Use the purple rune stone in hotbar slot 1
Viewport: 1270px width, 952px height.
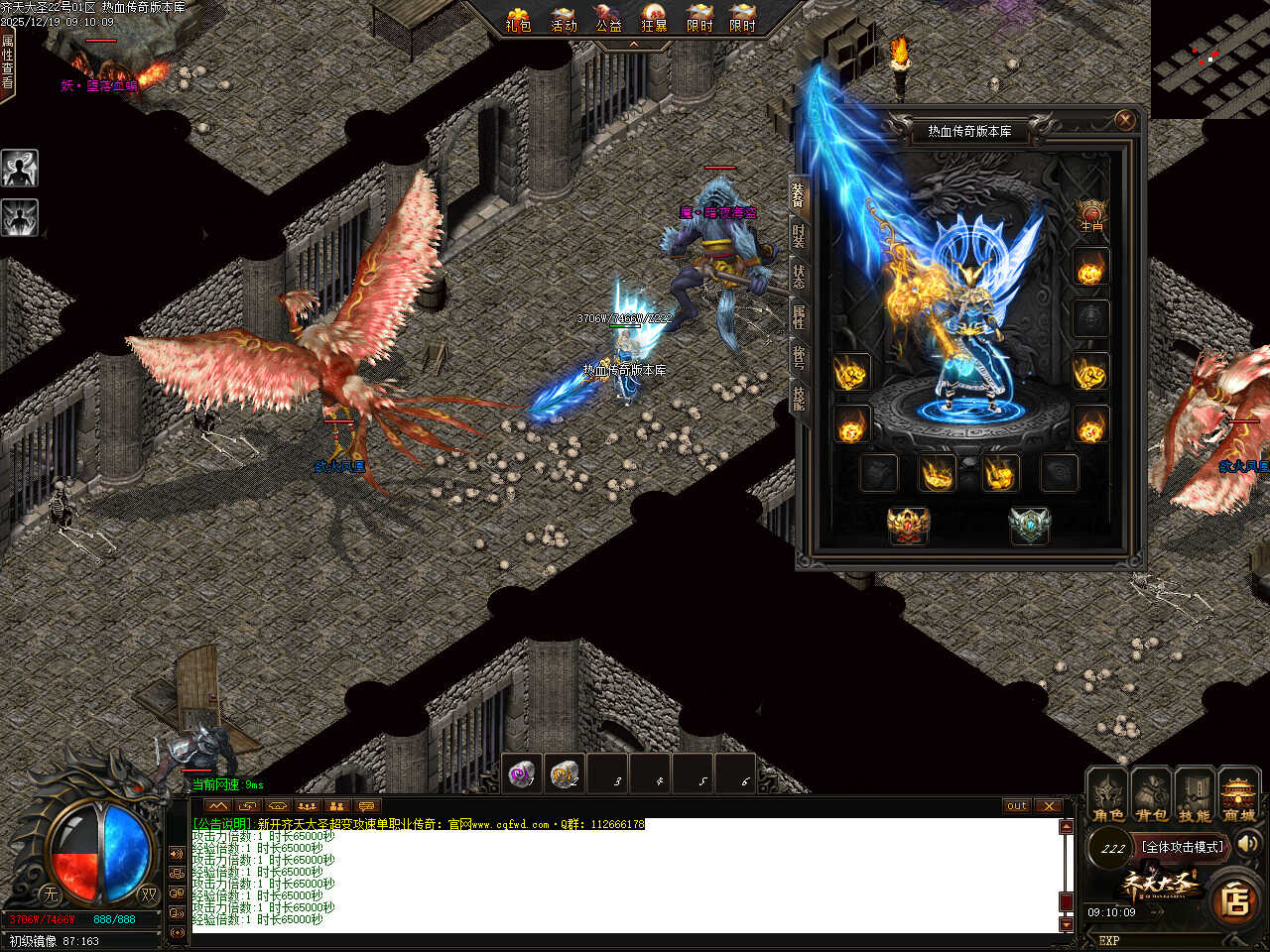(x=522, y=773)
